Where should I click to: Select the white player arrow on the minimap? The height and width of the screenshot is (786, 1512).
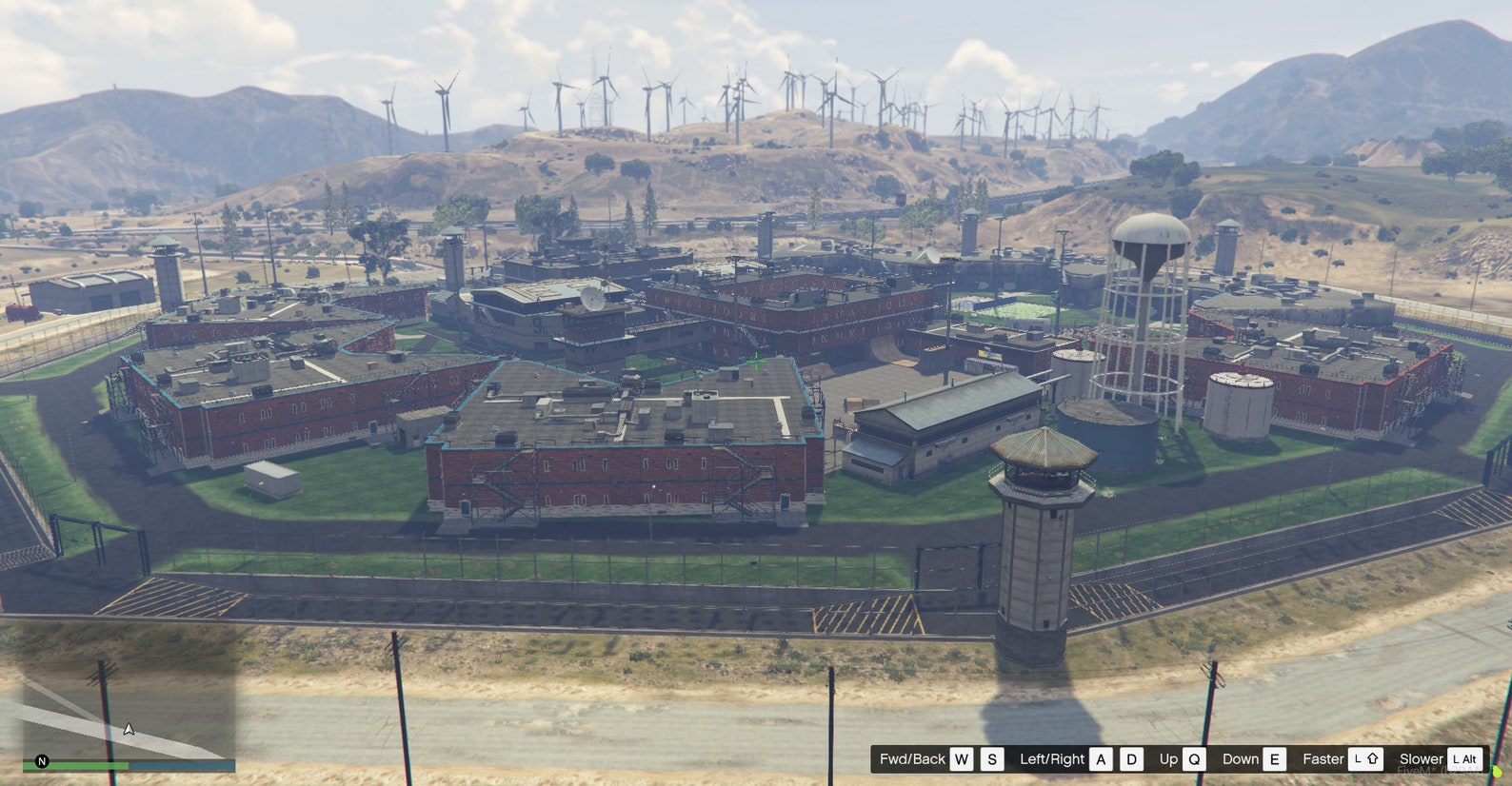coord(128,730)
